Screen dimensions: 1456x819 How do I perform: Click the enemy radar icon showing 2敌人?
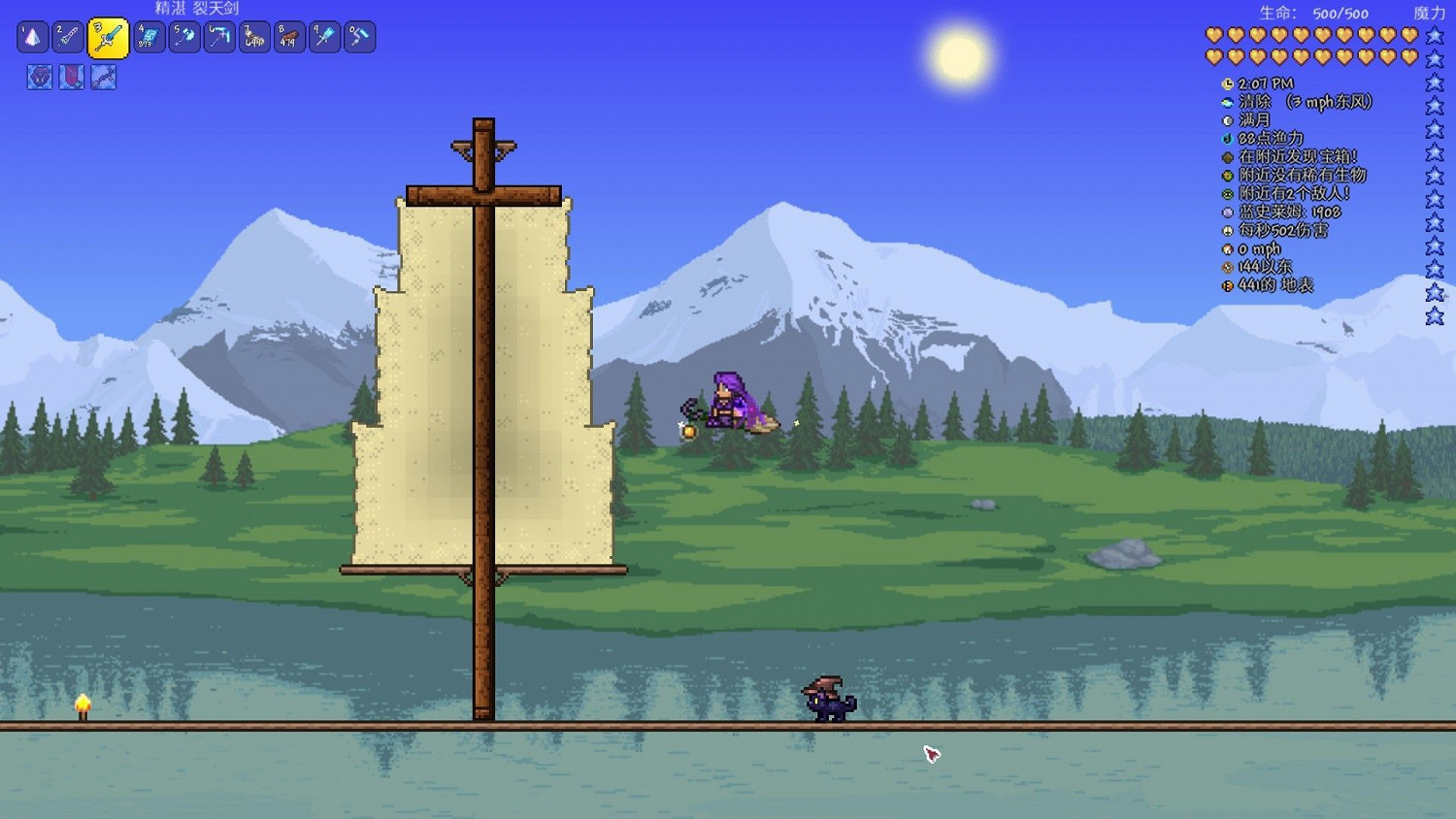pyautogui.click(x=1227, y=194)
